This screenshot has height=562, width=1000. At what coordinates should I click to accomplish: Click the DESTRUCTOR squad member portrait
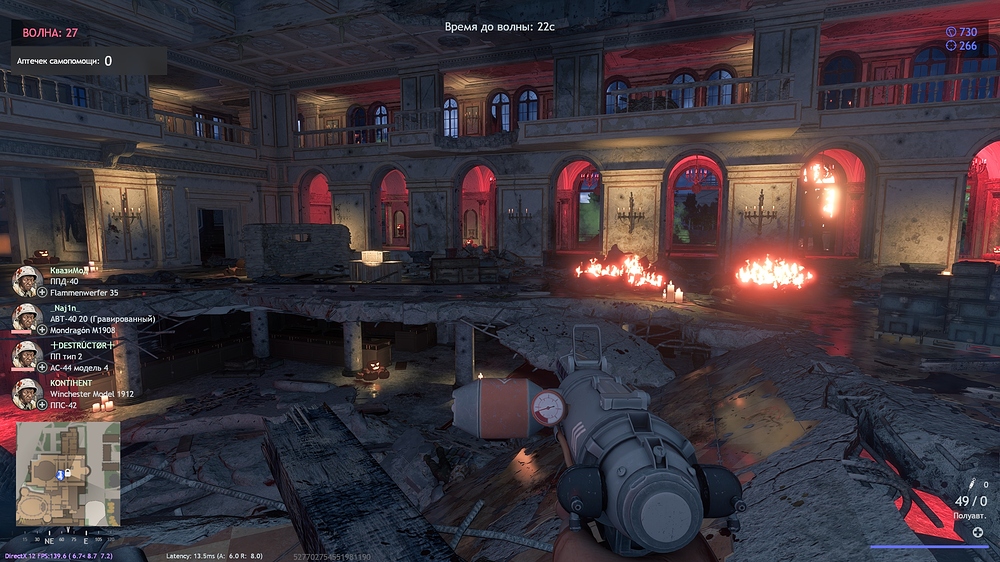click(x=25, y=355)
